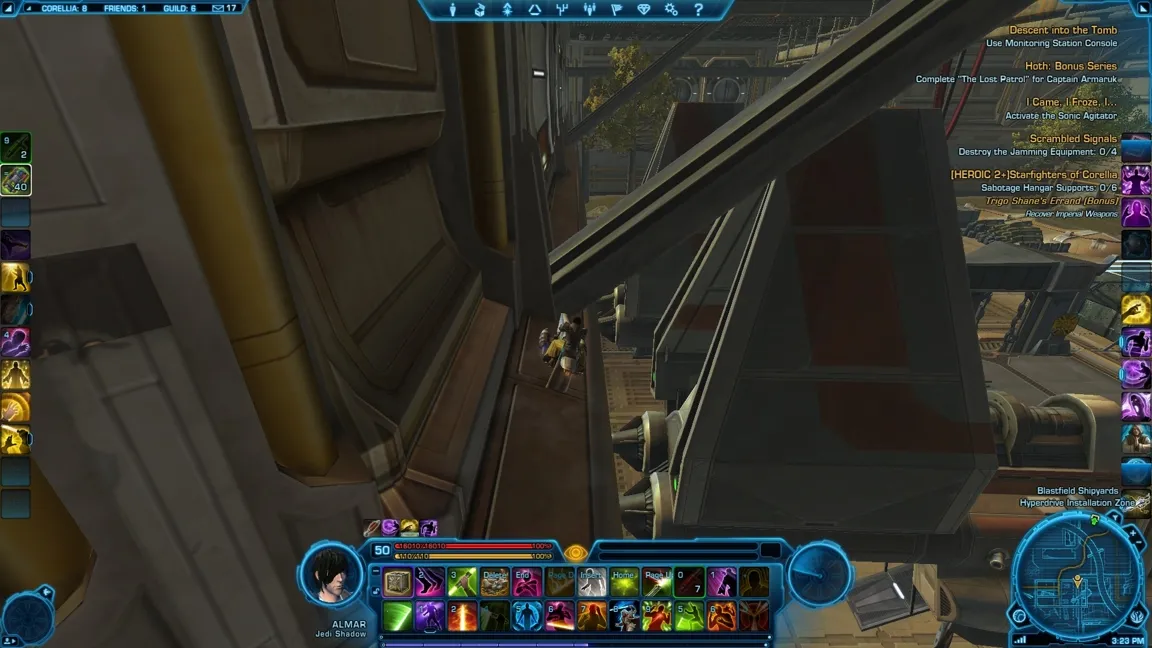Select the Scrambled Signals mission tracker entry
This screenshot has width=1152, height=648.
1073,139
